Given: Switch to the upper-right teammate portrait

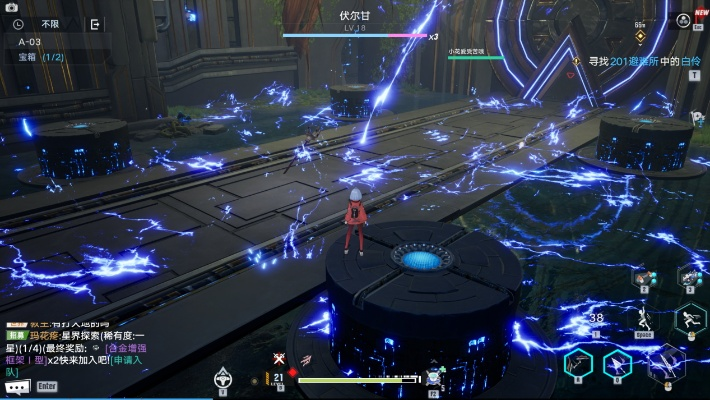Looking at the screenshot, I should coord(689,277).
